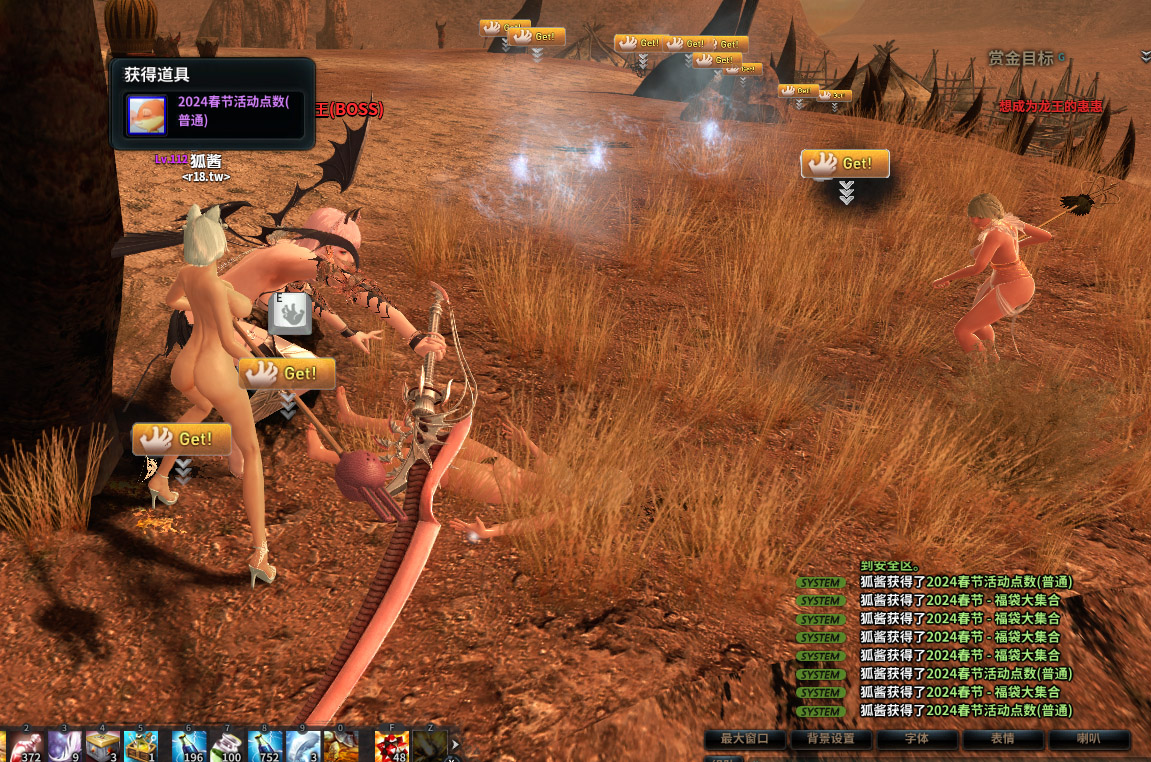Use the potion basket item in slot 5
This screenshot has height=762, width=1151.
coord(141,747)
